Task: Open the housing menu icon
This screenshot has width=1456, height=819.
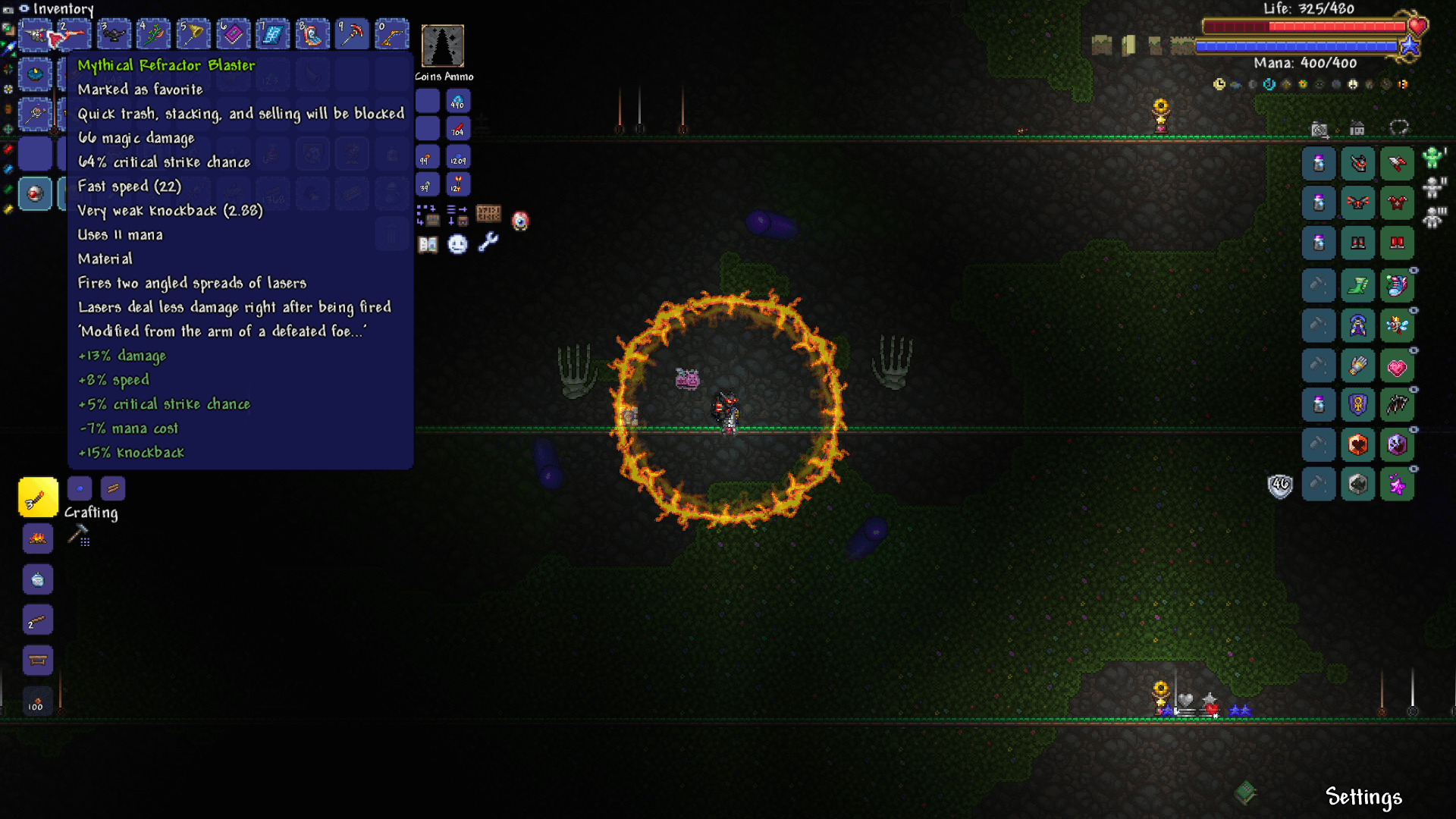Action: click(x=1357, y=128)
